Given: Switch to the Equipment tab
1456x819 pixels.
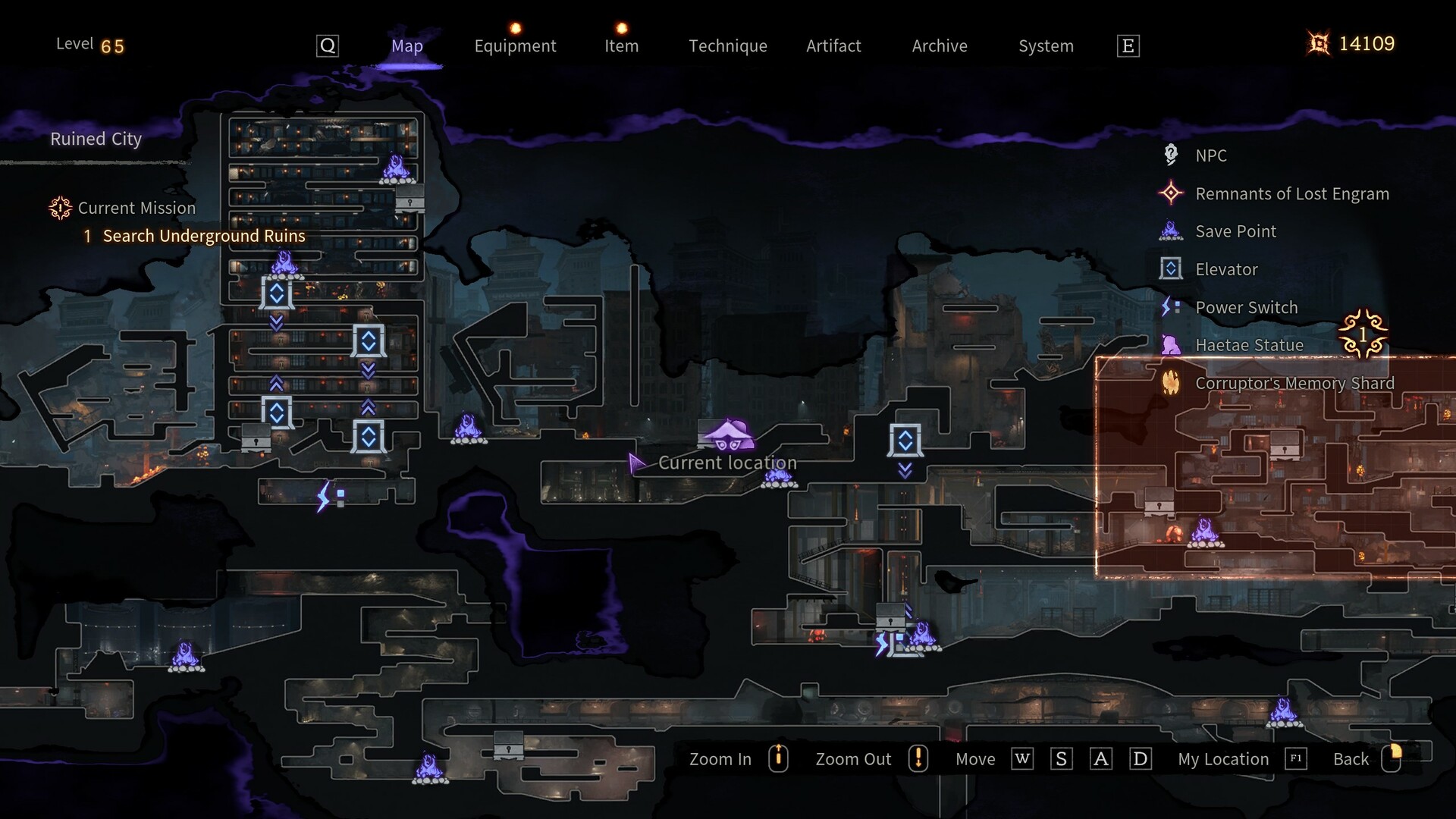Looking at the screenshot, I should (515, 45).
